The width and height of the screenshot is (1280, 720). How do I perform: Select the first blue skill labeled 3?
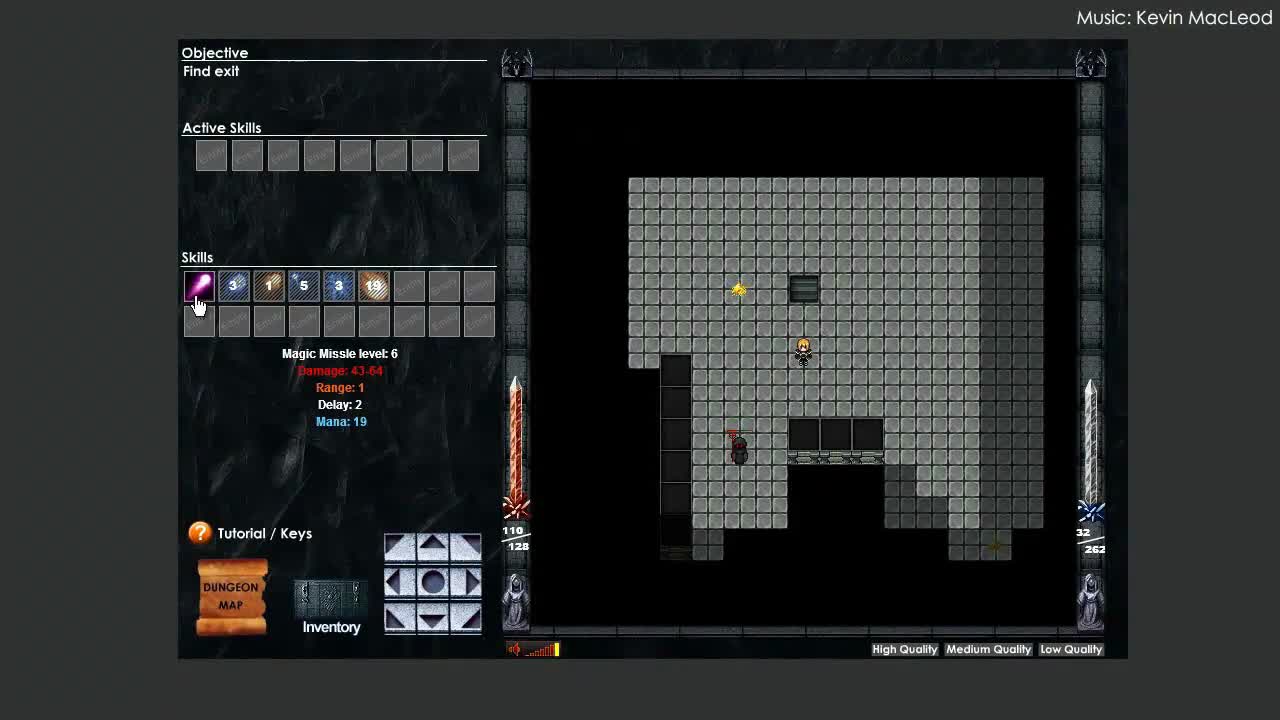click(x=234, y=287)
